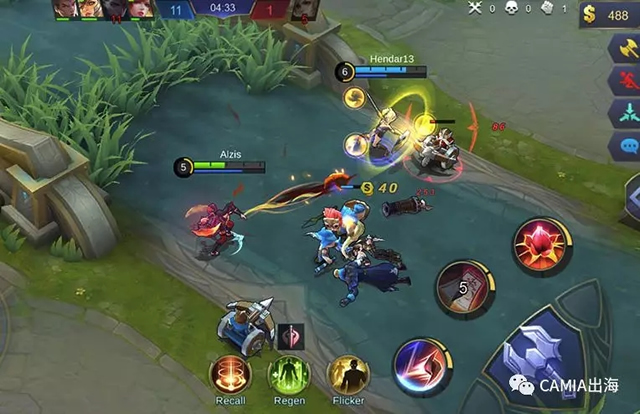Select the enemy hero portrait beside red score
Screen dimensions: 640x414
click(x=304, y=10)
